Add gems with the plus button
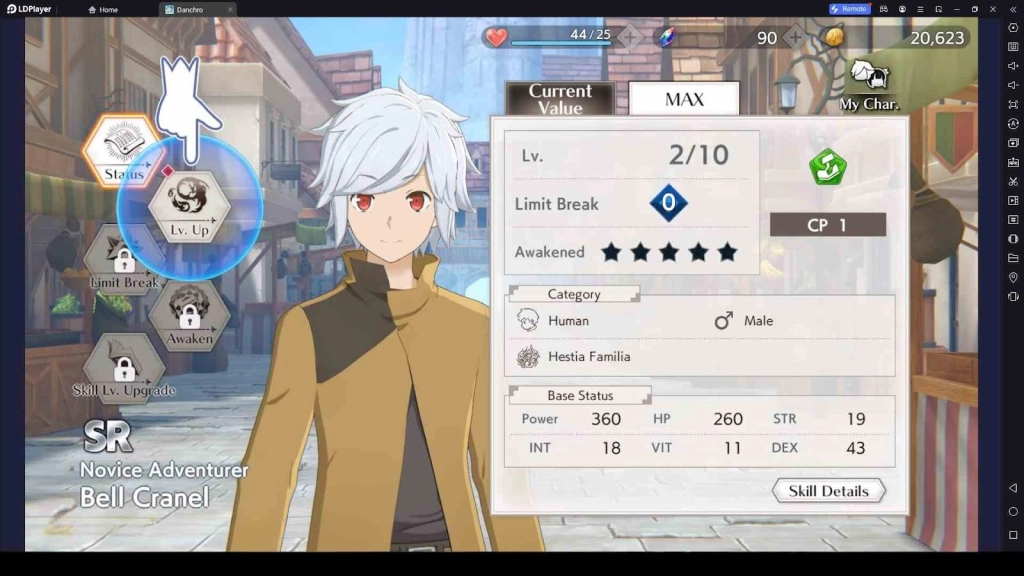The height and width of the screenshot is (576, 1024). (x=795, y=38)
